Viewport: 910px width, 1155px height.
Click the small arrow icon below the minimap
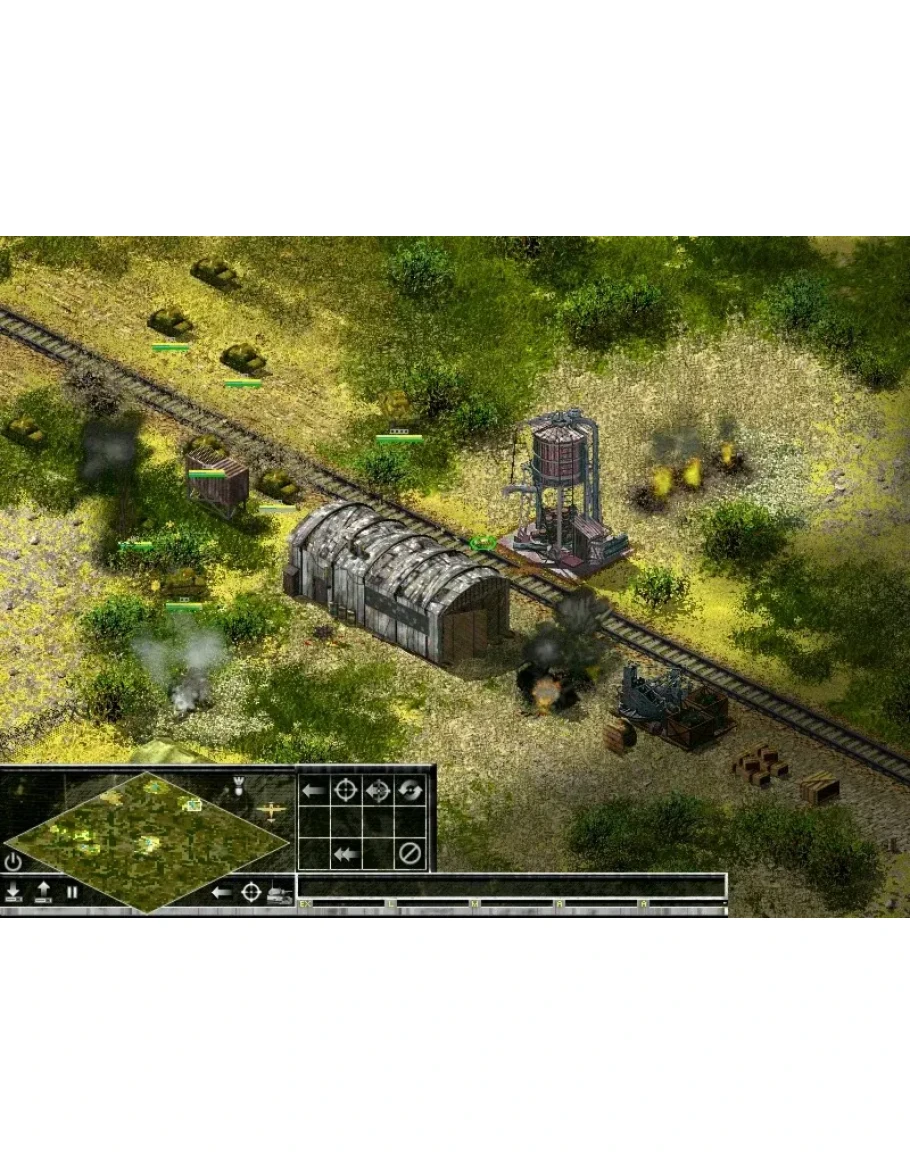click(222, 892)
